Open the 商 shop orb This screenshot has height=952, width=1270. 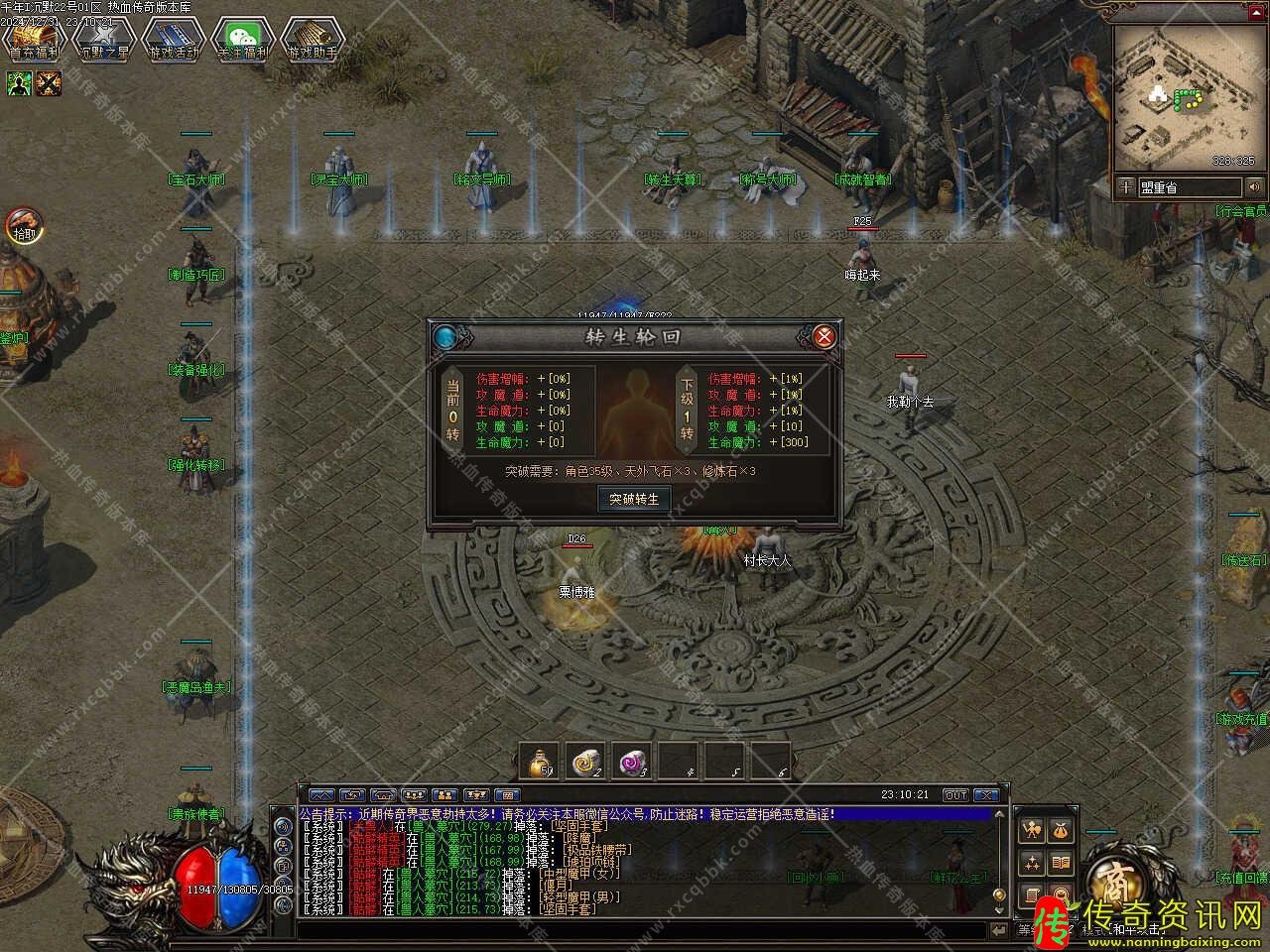point(1109,879)
